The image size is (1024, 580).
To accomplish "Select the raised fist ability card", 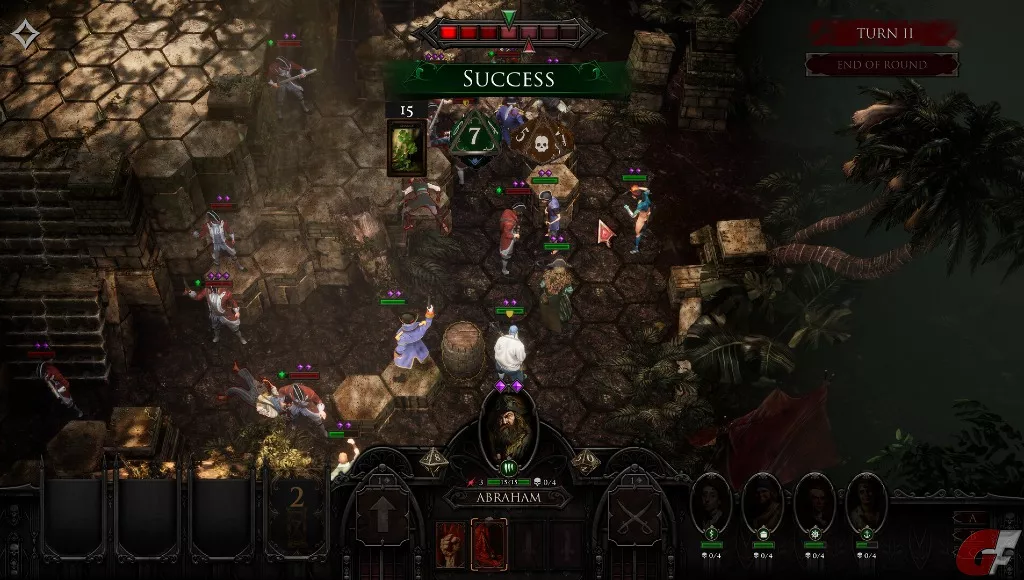I will 450,545.
